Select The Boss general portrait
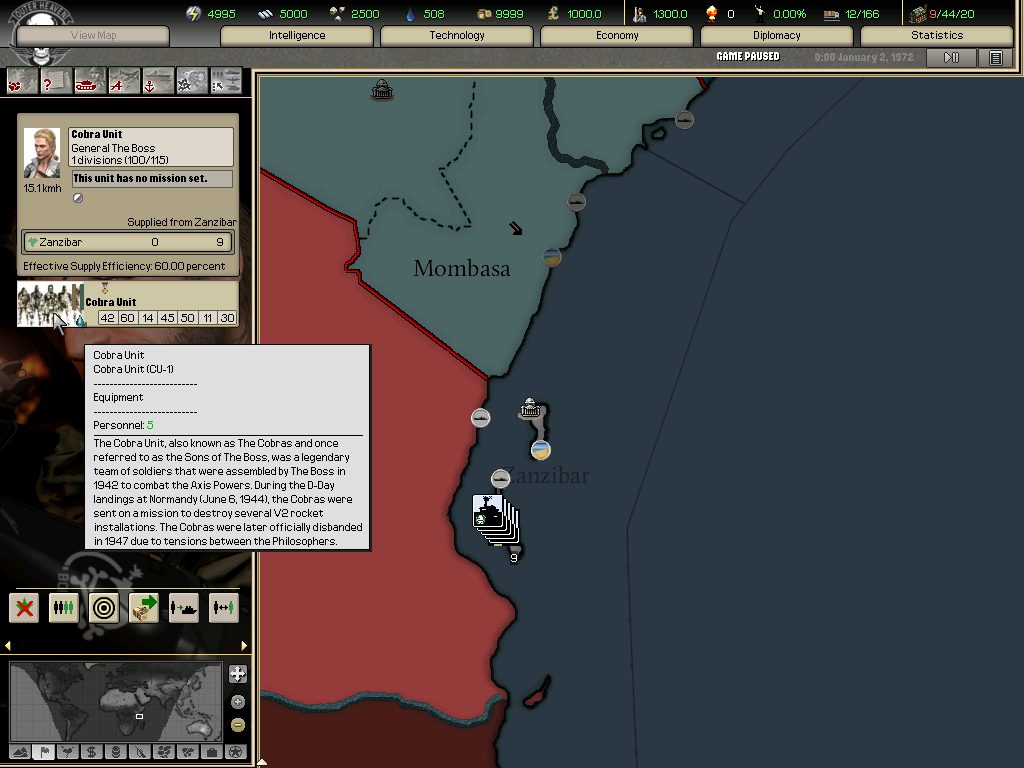The height and width of the screenshot is (768, 1024). [x=42, y=153]
